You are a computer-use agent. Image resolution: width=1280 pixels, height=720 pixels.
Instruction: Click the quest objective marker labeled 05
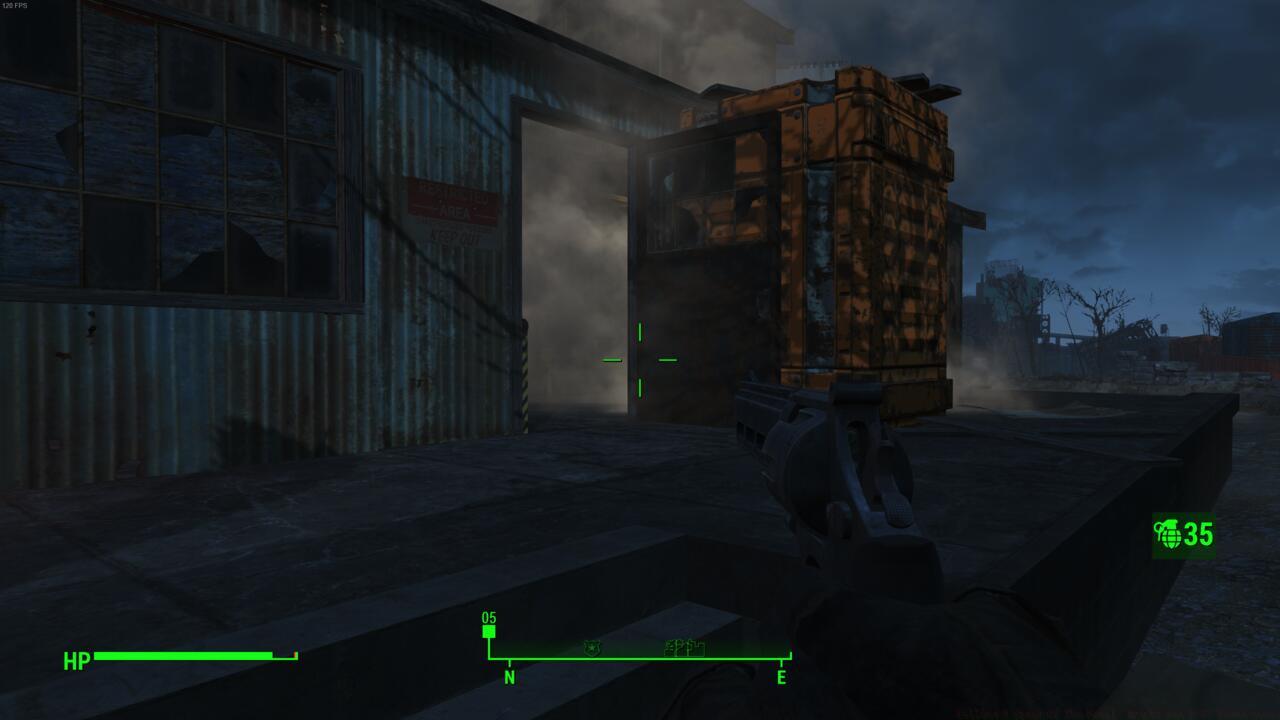click(487, 631)
